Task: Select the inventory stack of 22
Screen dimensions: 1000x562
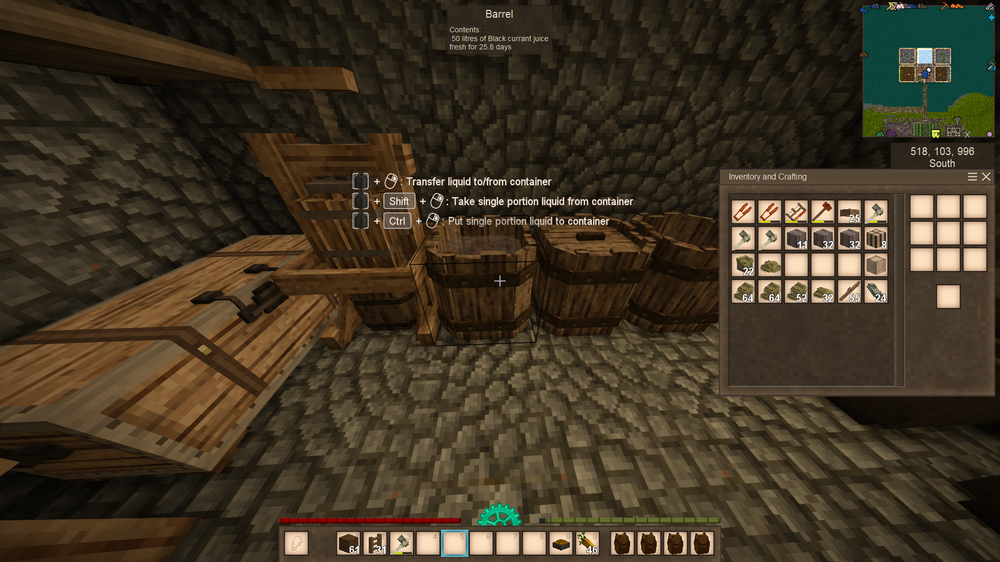Action: [743, 265]
